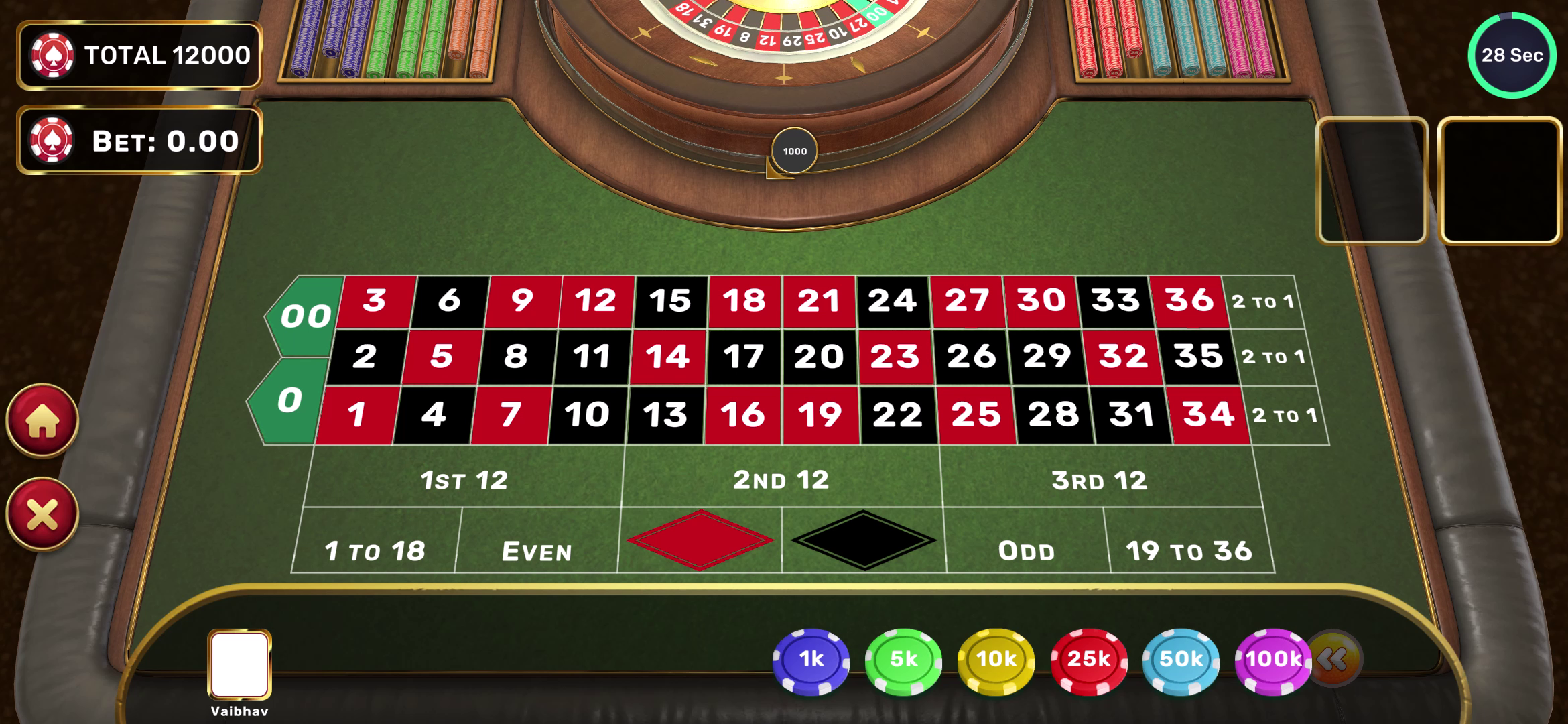This screenshot has height=724, width=1568.
Task: Bet on the black diamond
Action: [x=863, y=540]
